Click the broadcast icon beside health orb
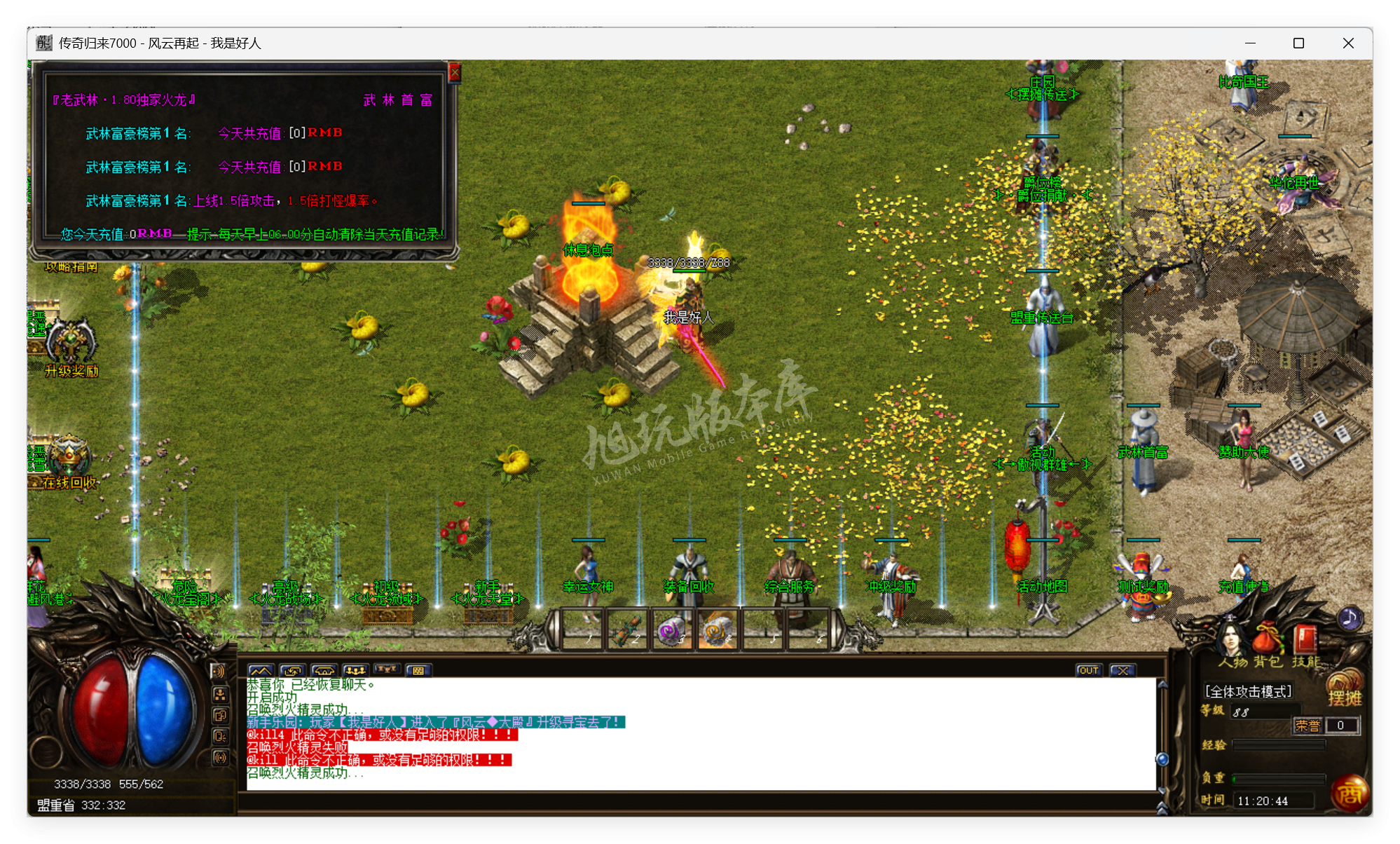Viewport: 1400px width, 844px height. (220, 756)
